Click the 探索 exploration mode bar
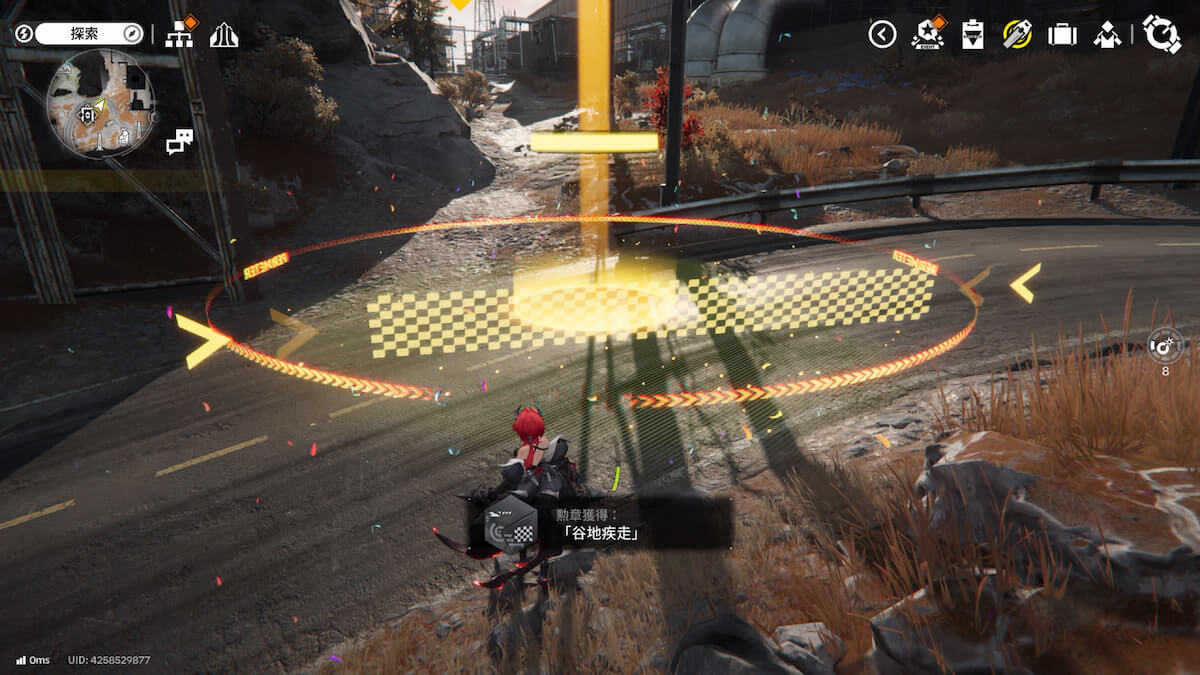1200x675 pixels. tap(90, 34)
